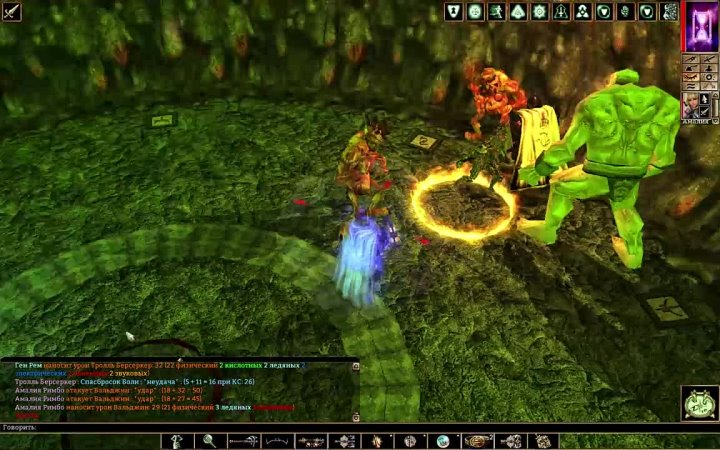Activate the blue orb hotbar slot
This screenshot has width=720, height=450.
pos(441,441)
